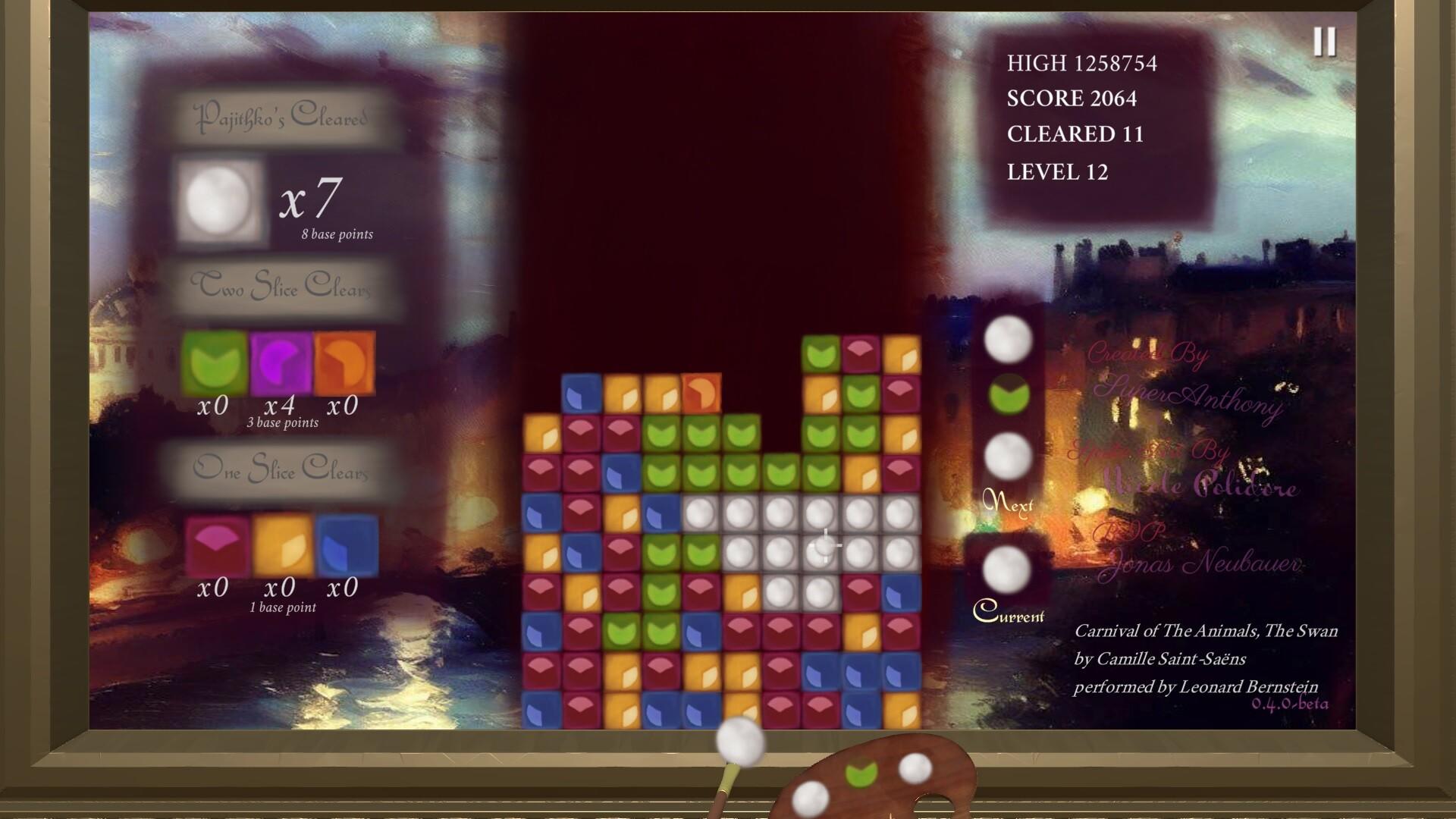Select the white Pajithko orb counter icon
The width and height of the screenshot is (1456, 819).
[x=218, y=201]
